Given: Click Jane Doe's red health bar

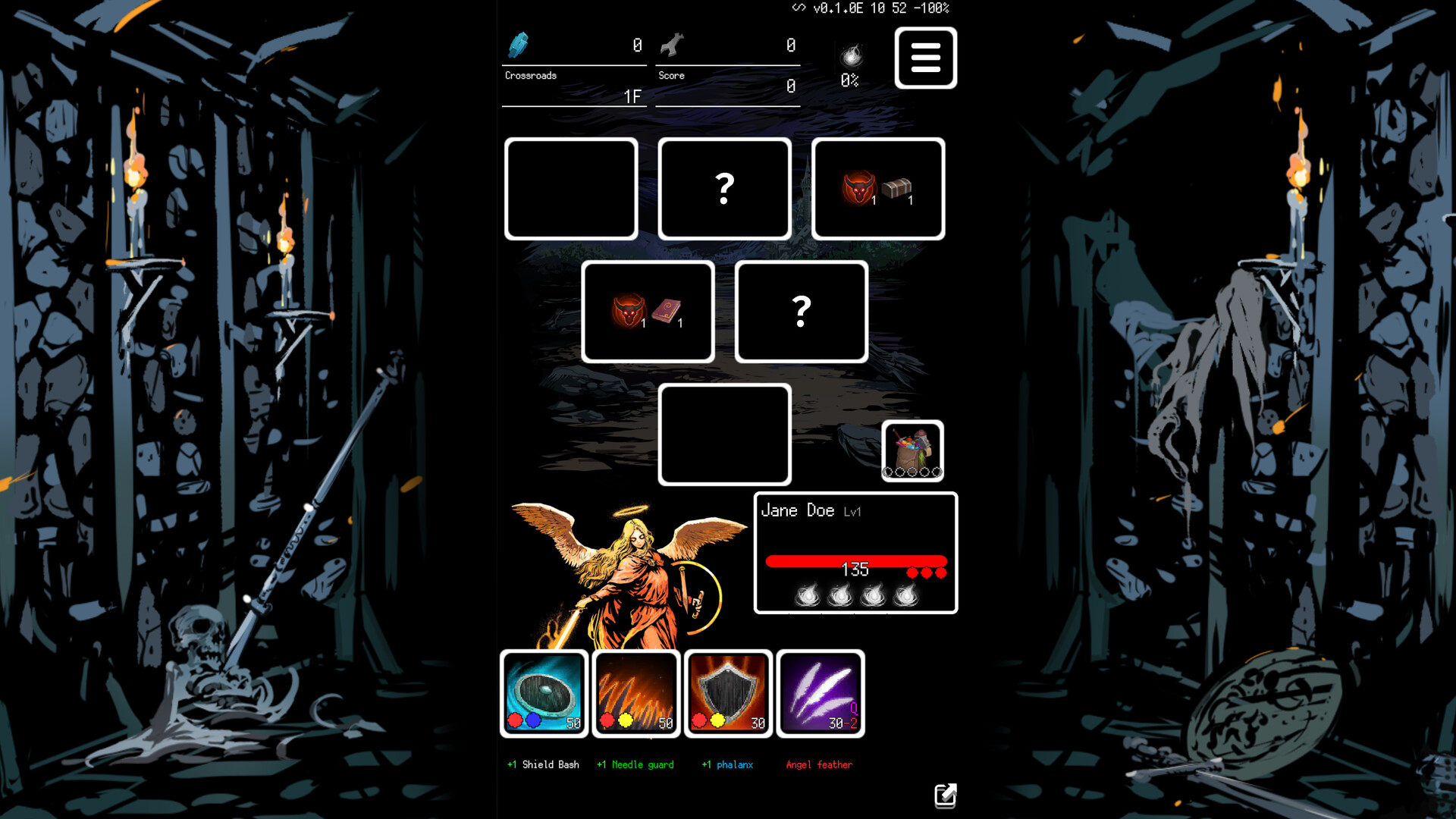Looking at the screenshot, I should click(855, 562).
